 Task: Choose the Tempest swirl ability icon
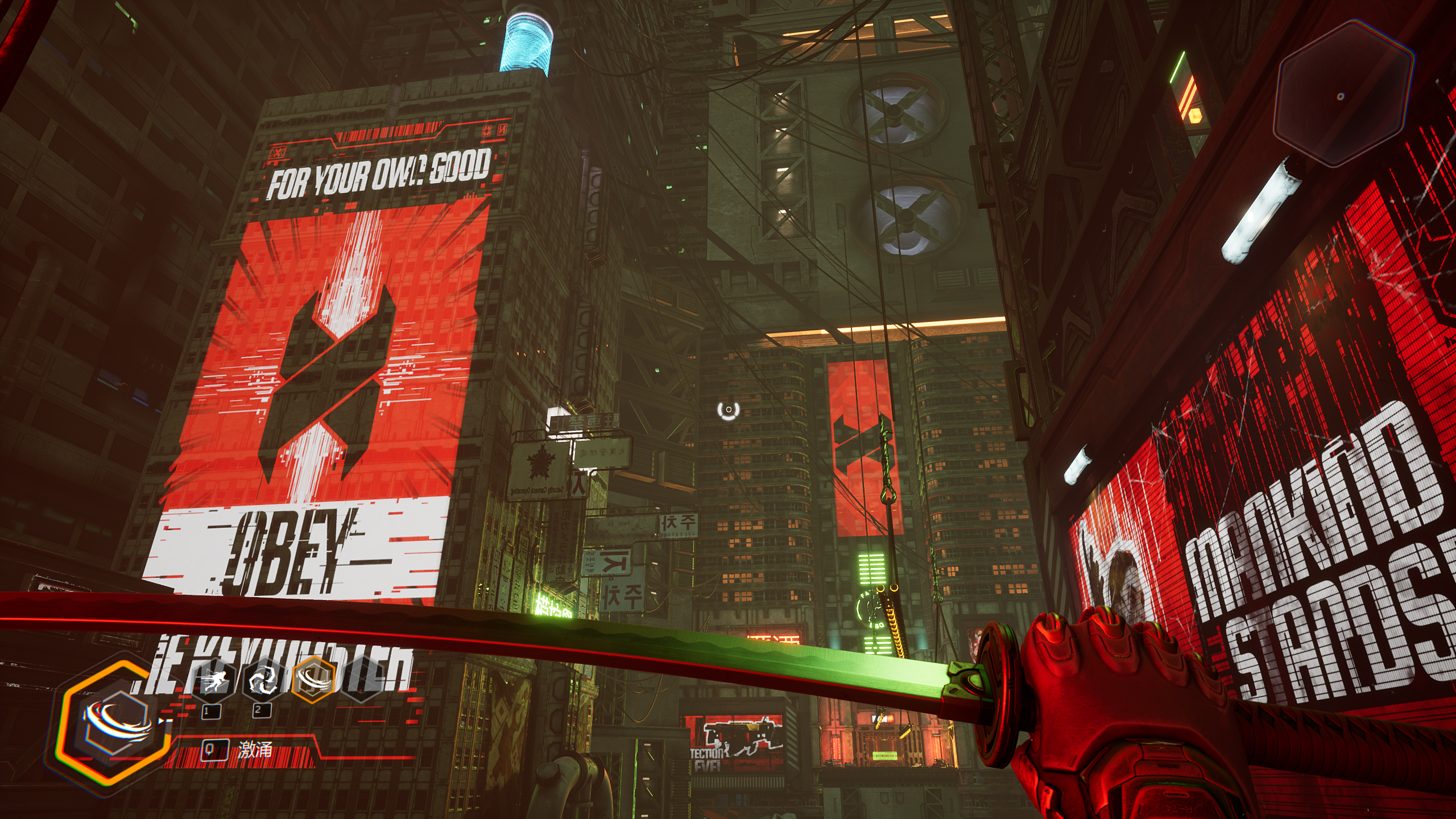[263, 680]
